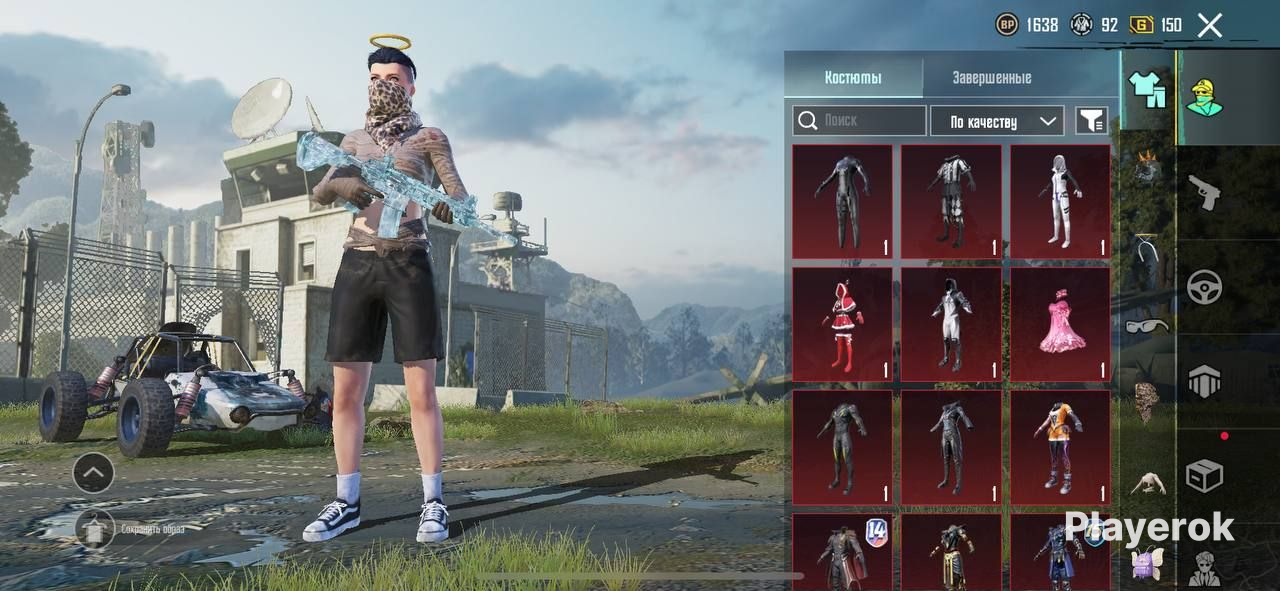This screenshot has width=1280, height=591.
Task: Choose the caped costume with 14 badge
Action: 842,552
